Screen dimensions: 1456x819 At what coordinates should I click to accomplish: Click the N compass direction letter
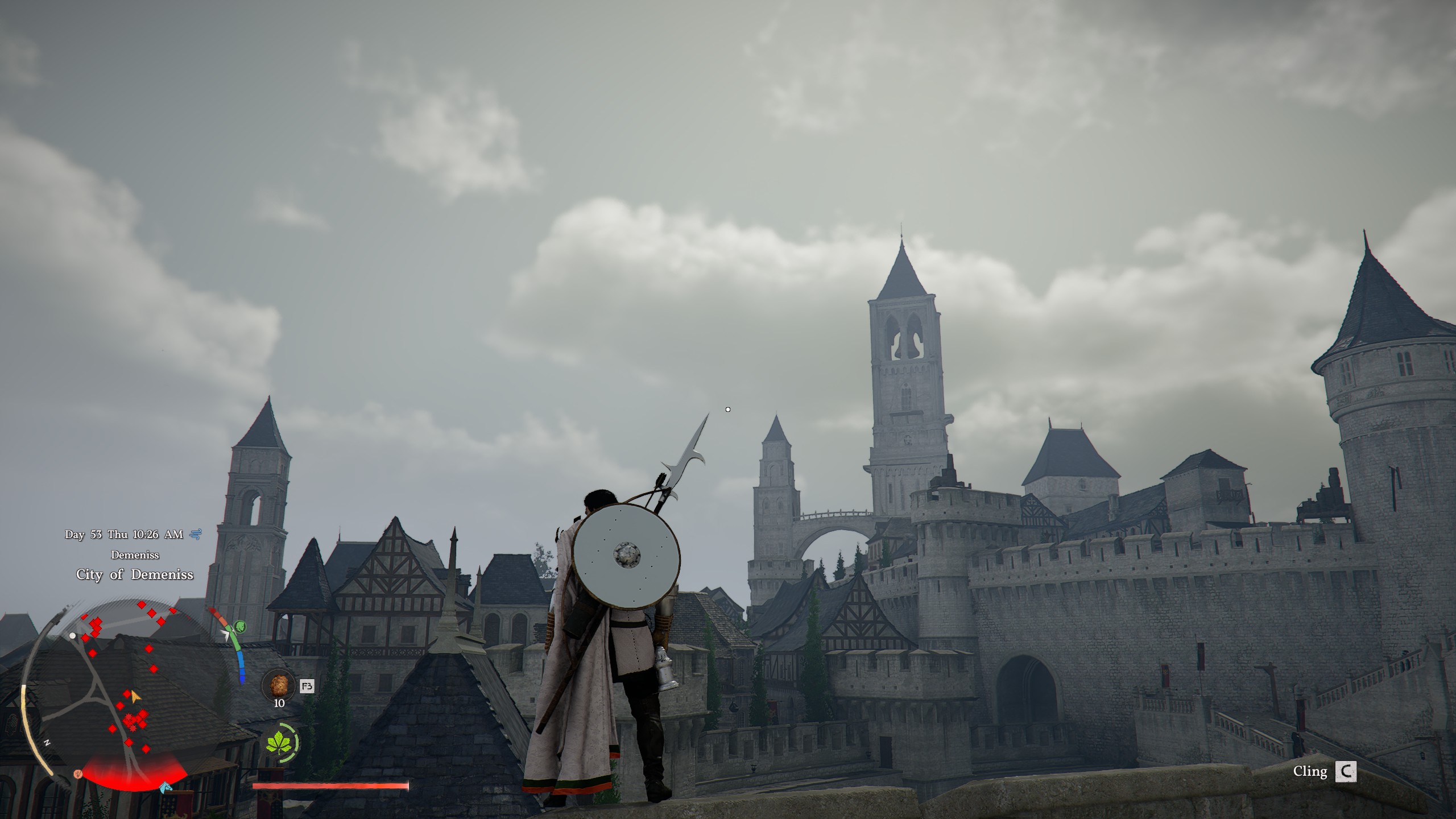(47, 742)
